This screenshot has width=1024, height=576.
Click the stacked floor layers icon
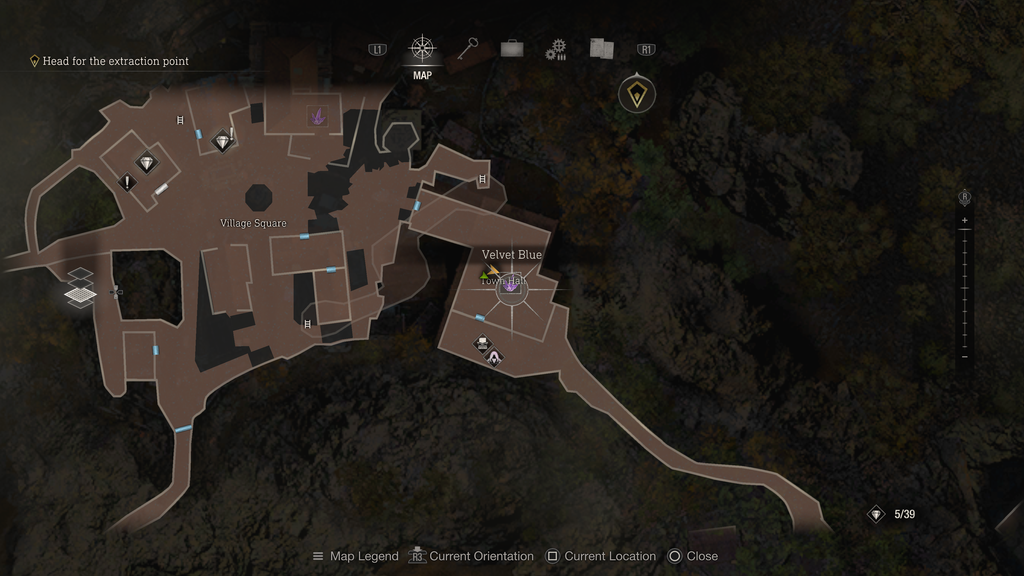click(81, 286)
